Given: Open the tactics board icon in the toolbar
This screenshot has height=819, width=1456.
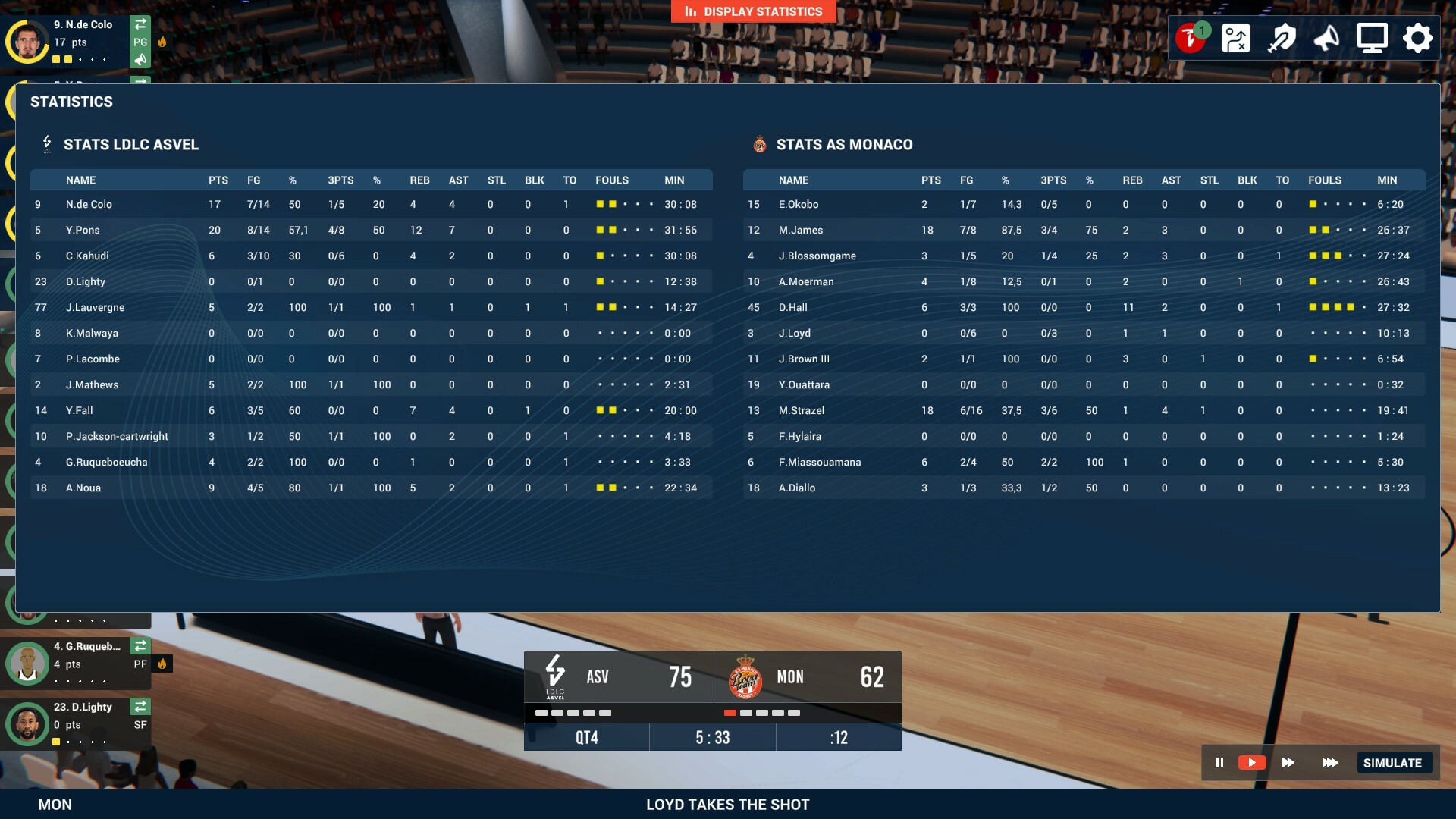Looking at the screenshot, I should [1236, 38].
